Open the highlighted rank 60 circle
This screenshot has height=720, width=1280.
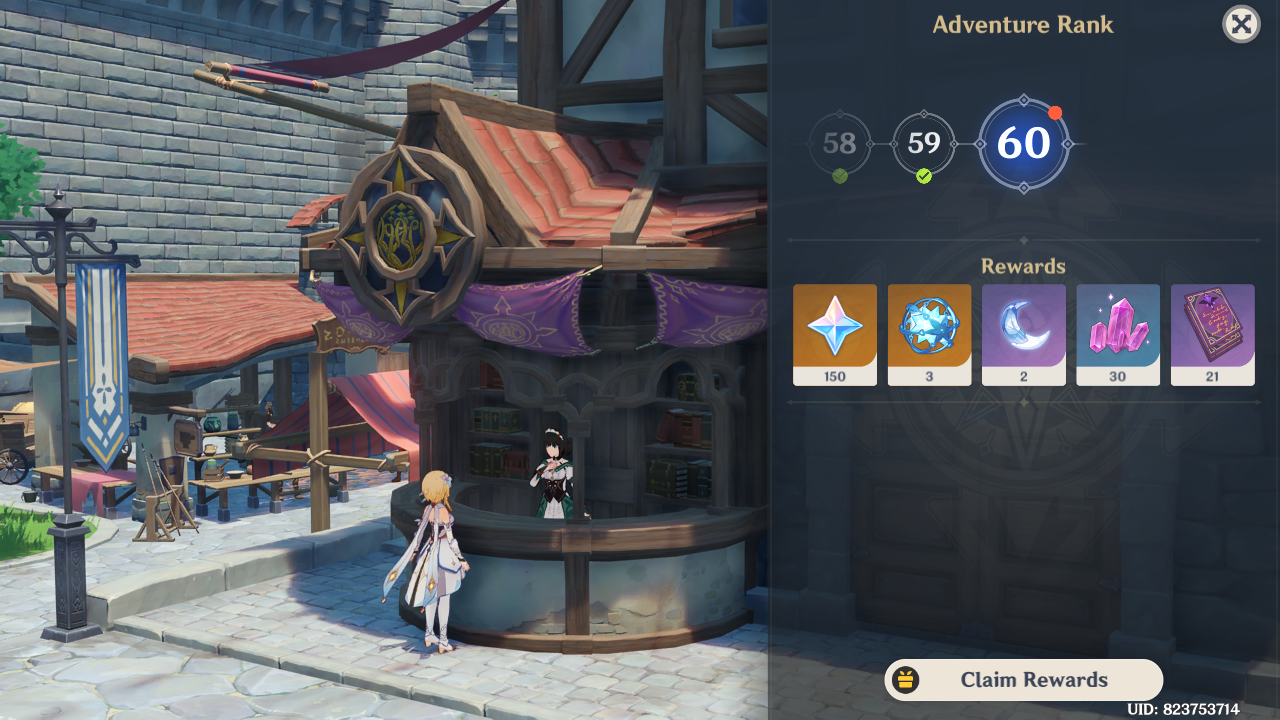(x=1023, y=142)
